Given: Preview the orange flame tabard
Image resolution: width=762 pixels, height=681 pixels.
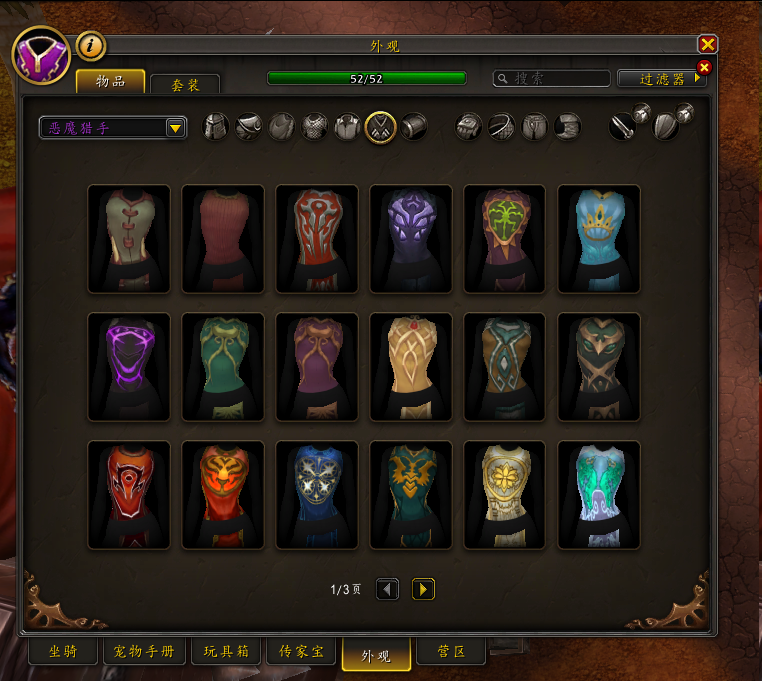Looking at the screenshot, I should tap(223, 494).
